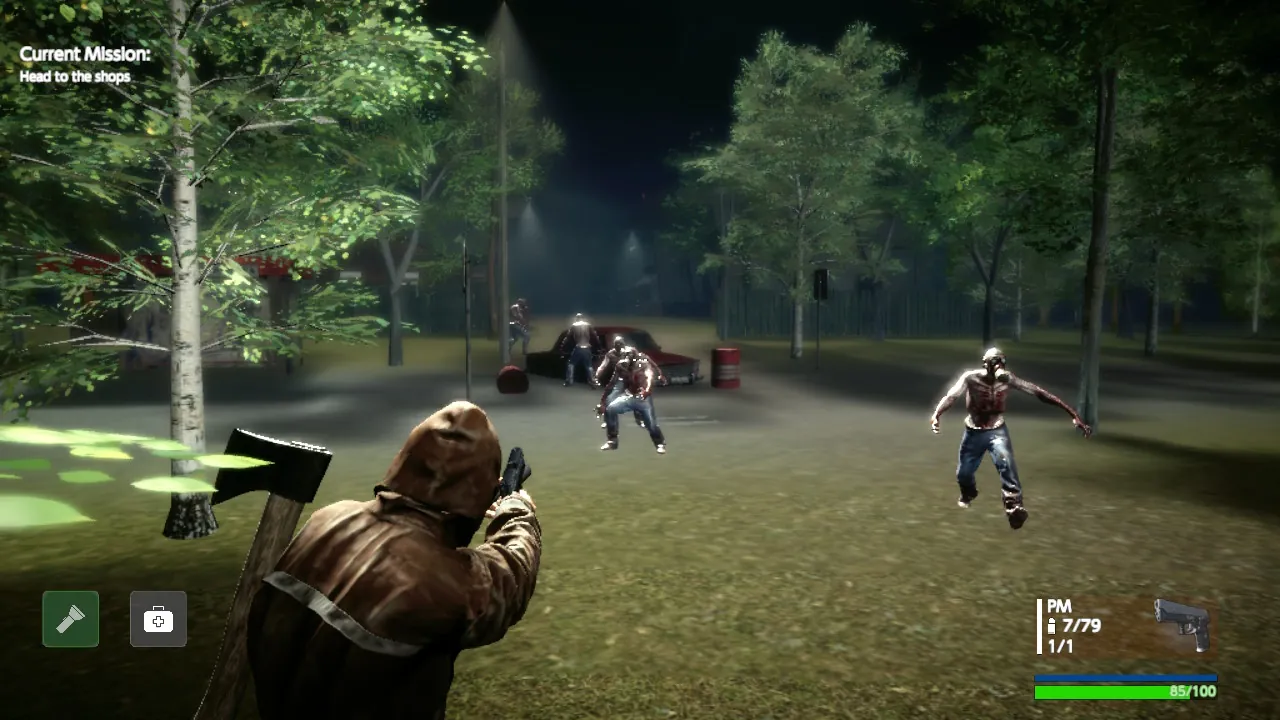Click the first aid kit cross symbol
1280x720 pixels.
(156, 619)
